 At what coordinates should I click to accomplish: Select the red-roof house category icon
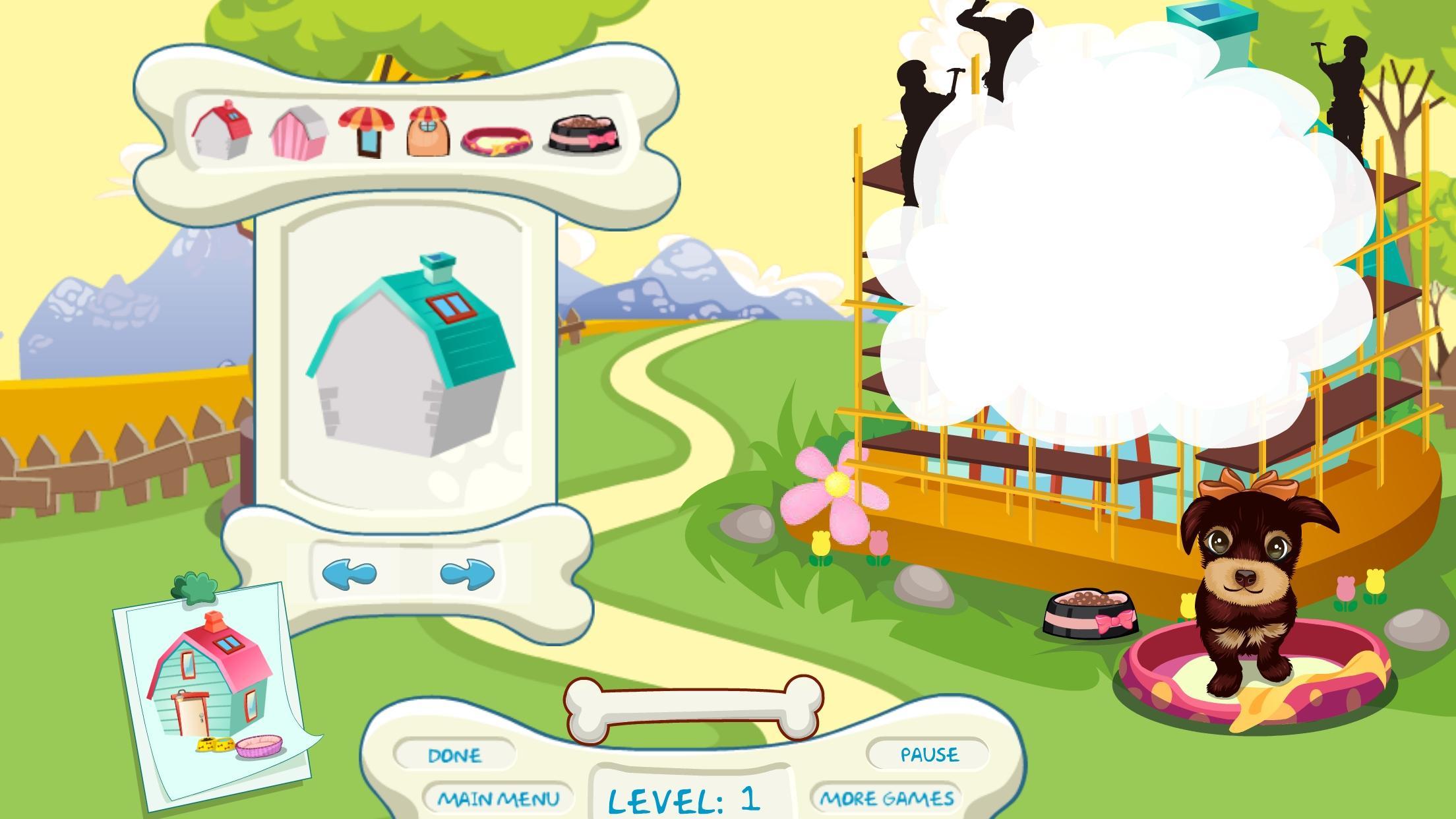(x=222, y=131)
